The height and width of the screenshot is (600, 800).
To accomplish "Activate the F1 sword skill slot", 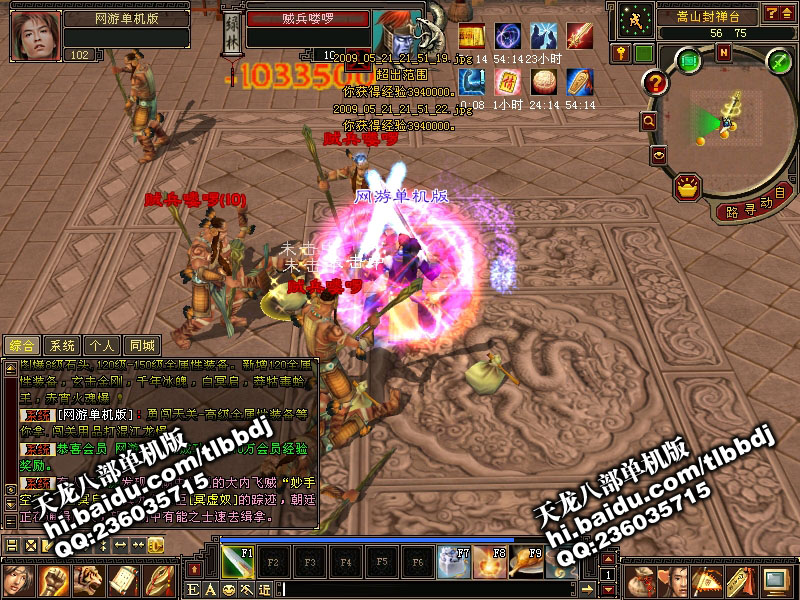I will [x=238, y=560].
